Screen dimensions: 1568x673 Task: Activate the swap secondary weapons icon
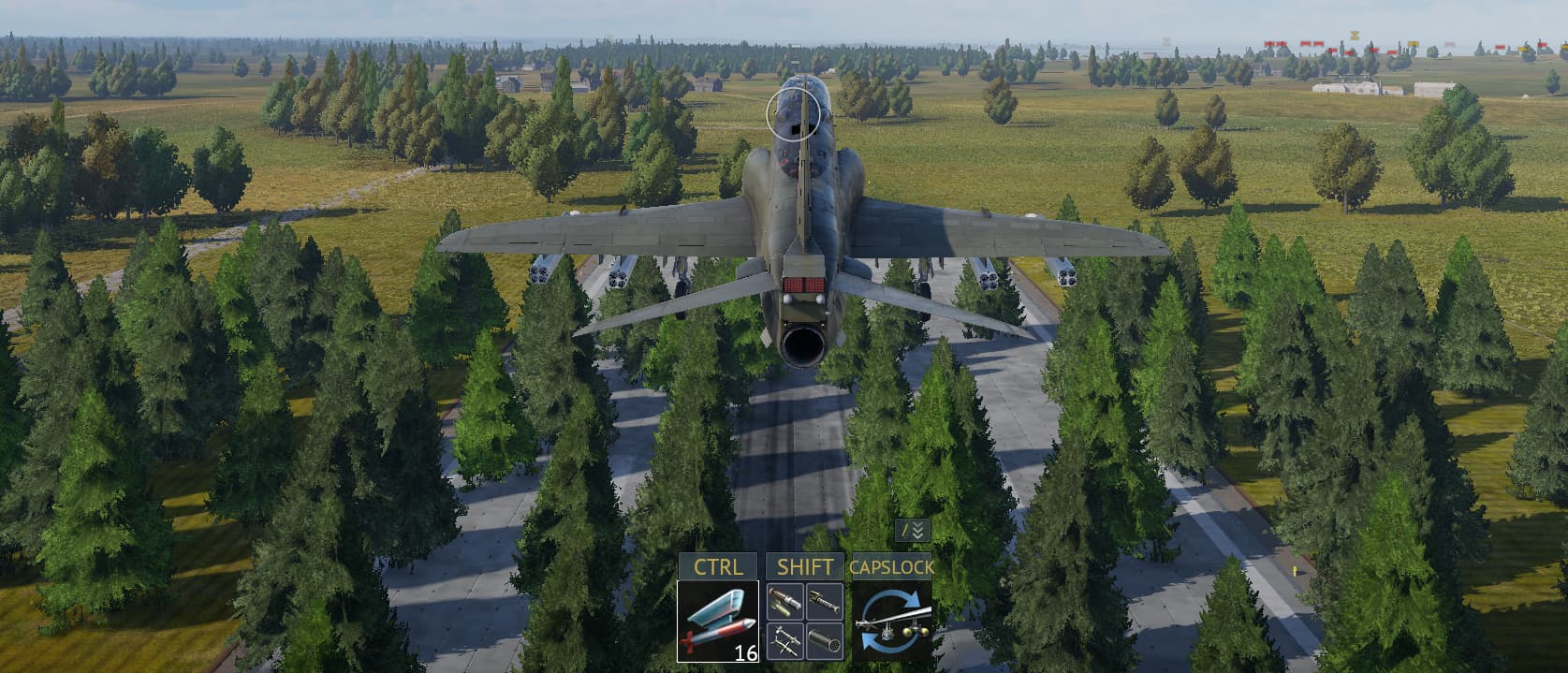[x=891, y=621]
